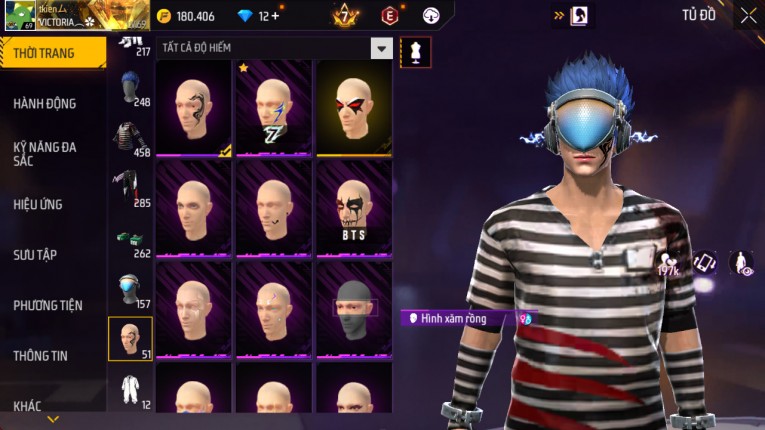Open the player profile avatar
This screenshot has width=765, height=430.
coord(20,15)
